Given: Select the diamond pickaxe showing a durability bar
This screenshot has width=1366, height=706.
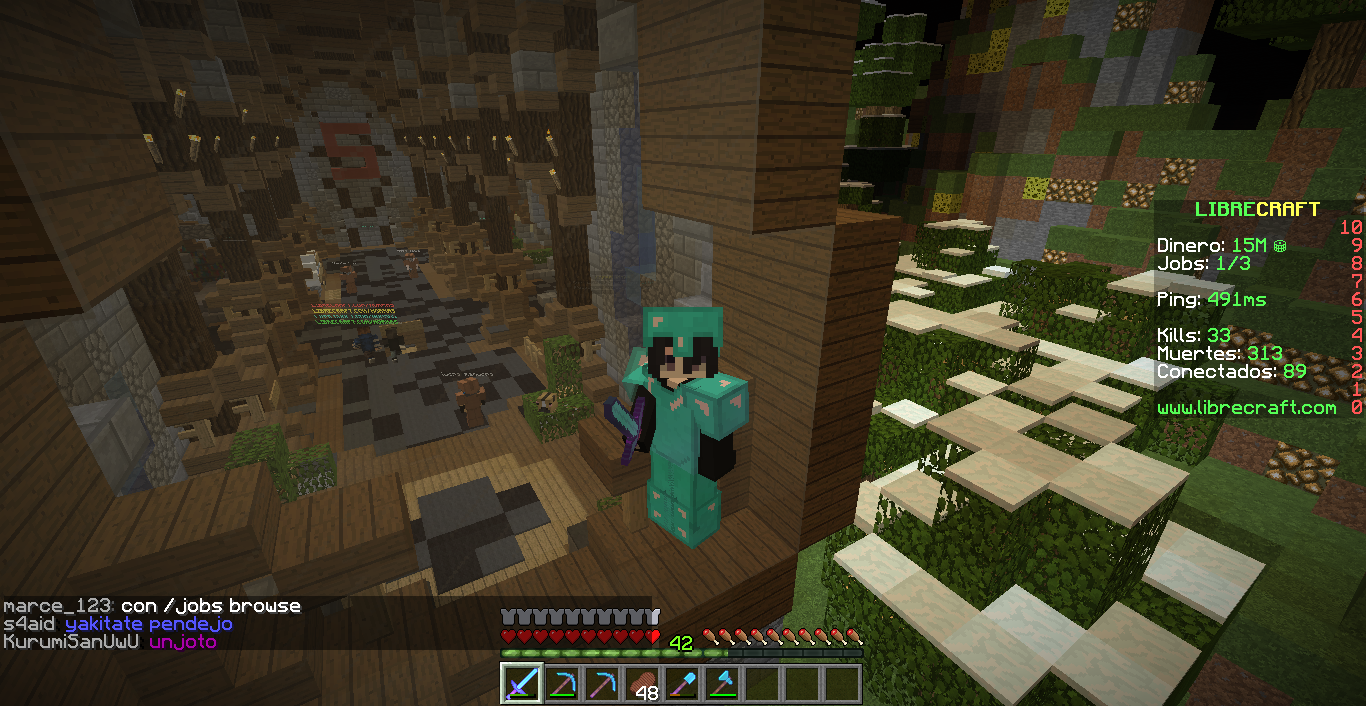Looking at the screenshot, I should pyautogui.click(x=562, y=684).
